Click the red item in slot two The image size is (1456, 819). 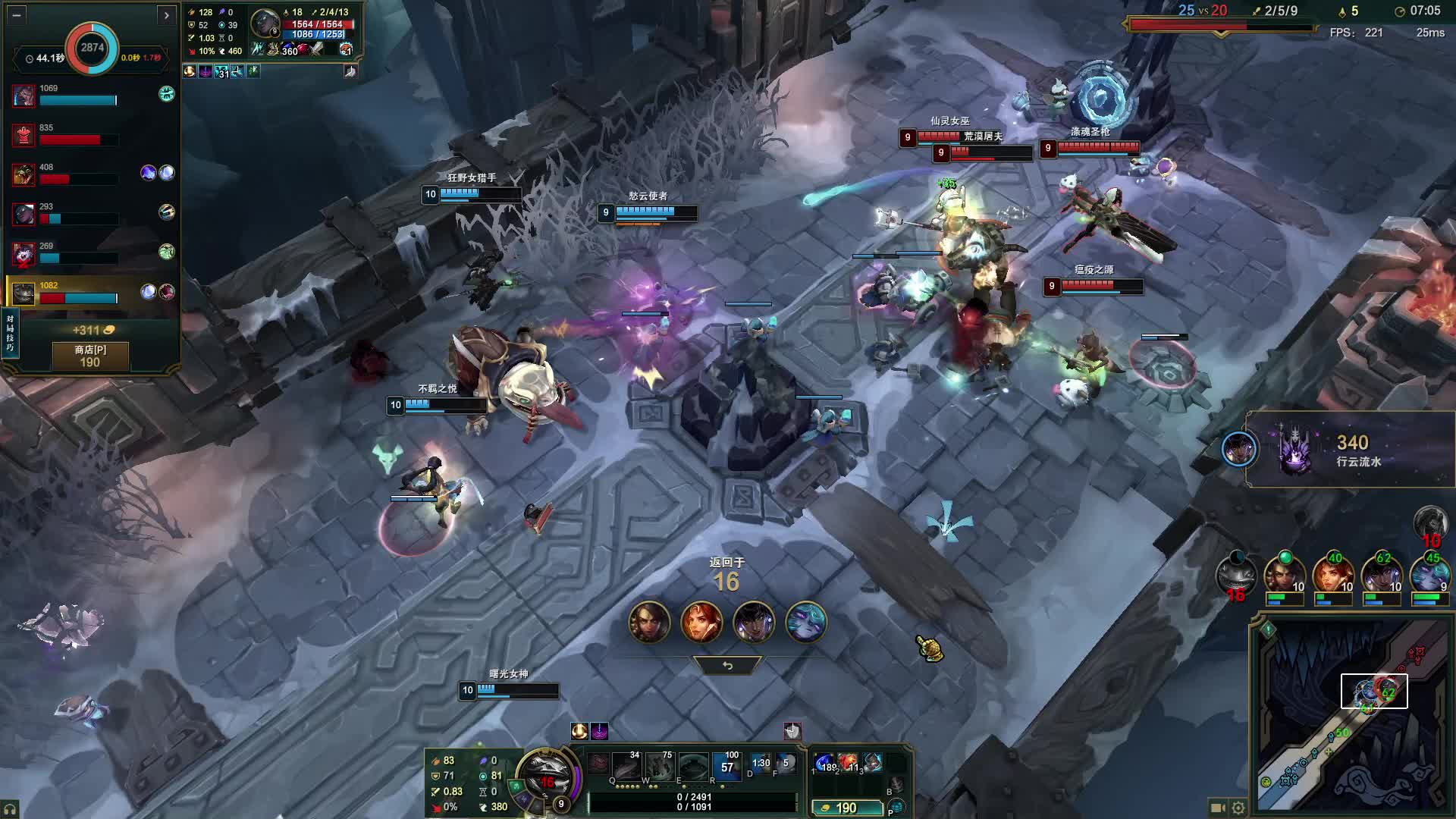849,762
